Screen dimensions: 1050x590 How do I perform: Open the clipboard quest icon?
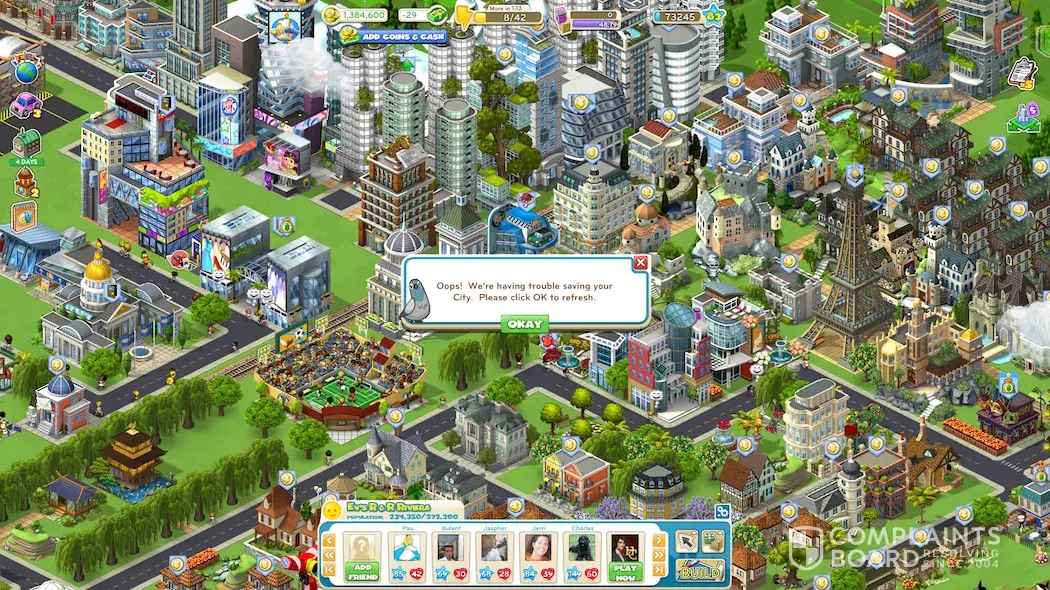(x=1022, y=72)
